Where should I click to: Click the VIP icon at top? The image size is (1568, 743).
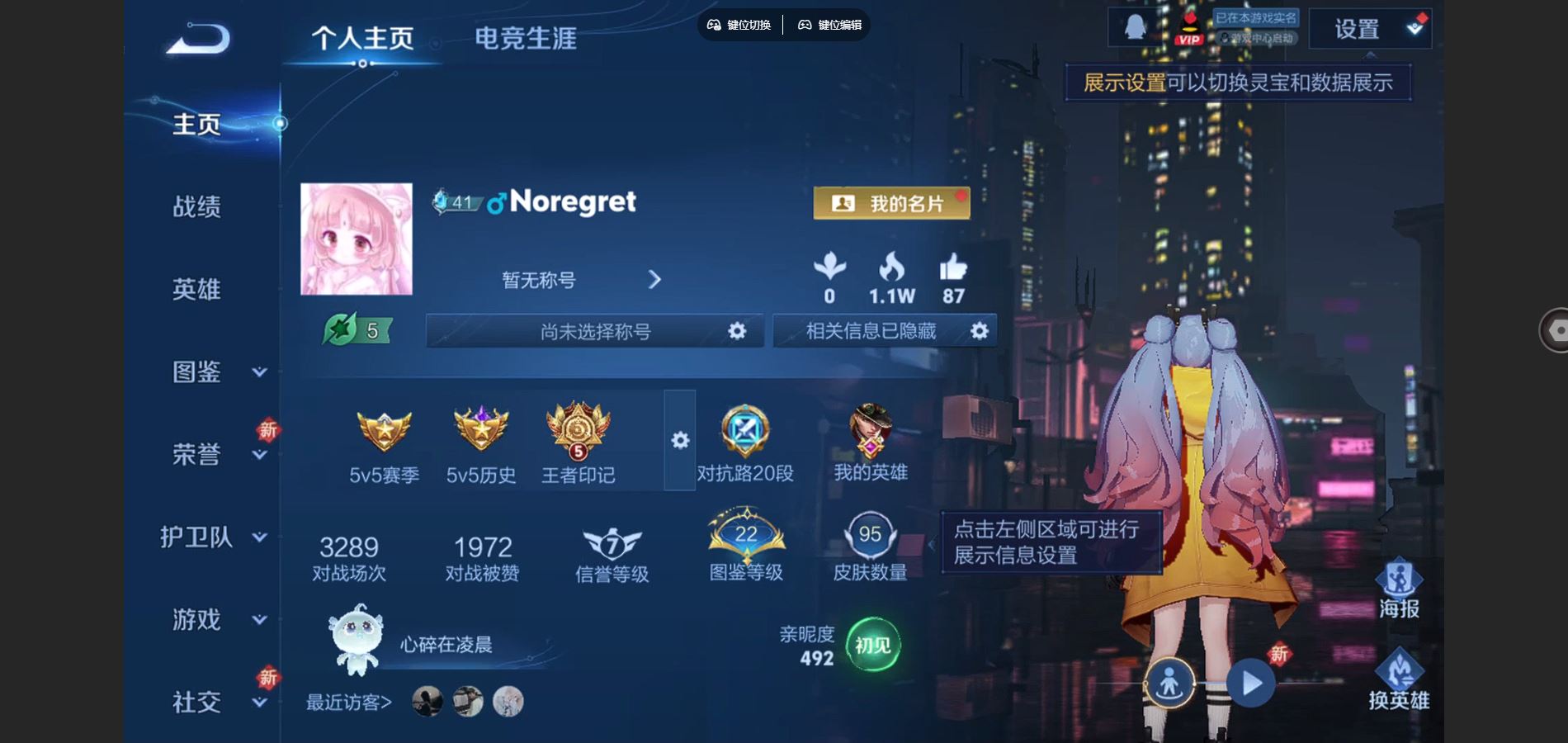(x=1188, y=26)
